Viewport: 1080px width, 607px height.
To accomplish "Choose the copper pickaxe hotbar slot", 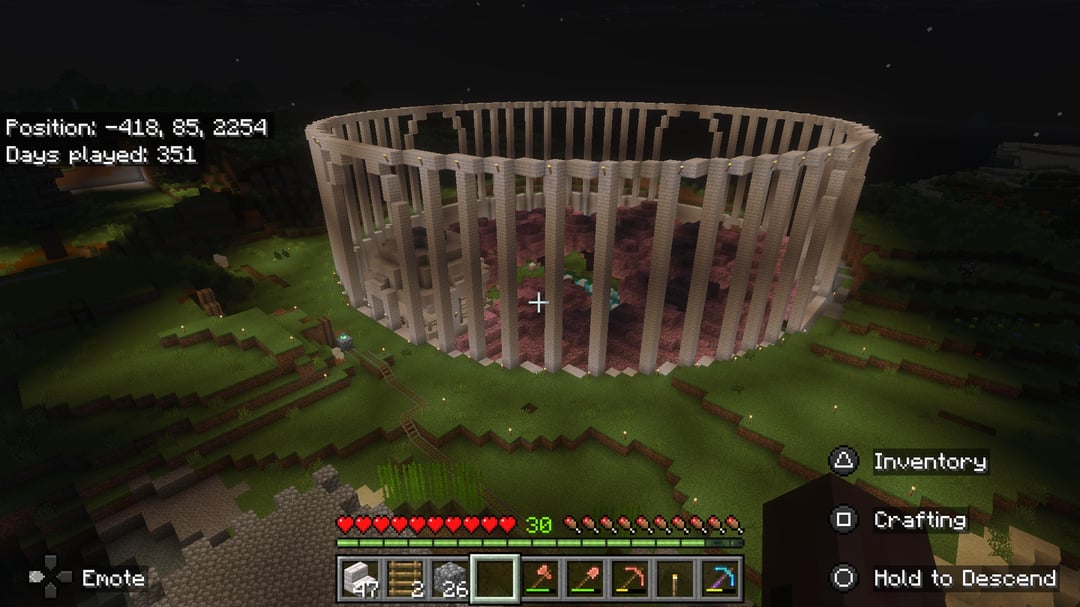I will (630, 579).
